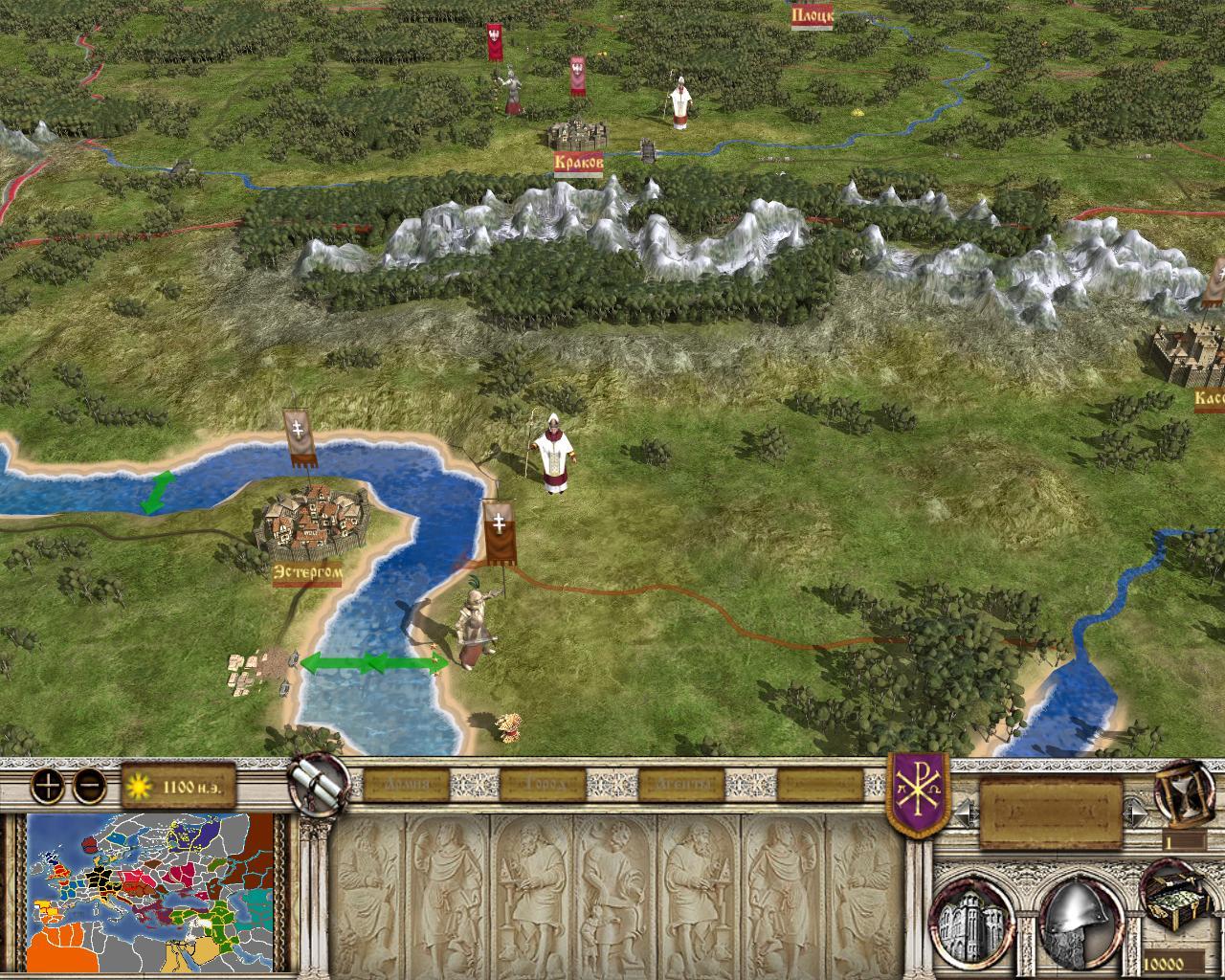Open the scrolls button beside the minimap

(318, 785)
